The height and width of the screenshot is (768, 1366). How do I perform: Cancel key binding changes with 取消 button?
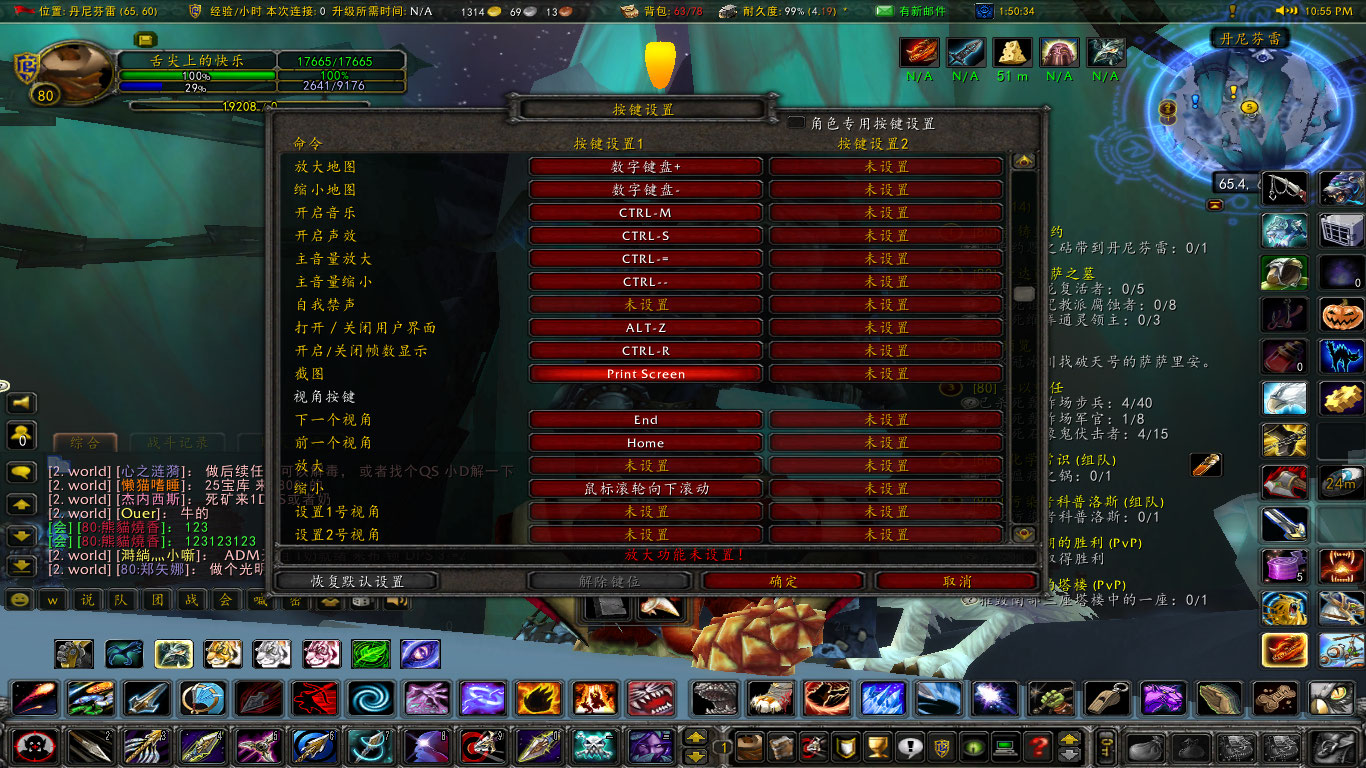(x=957, y=581)
